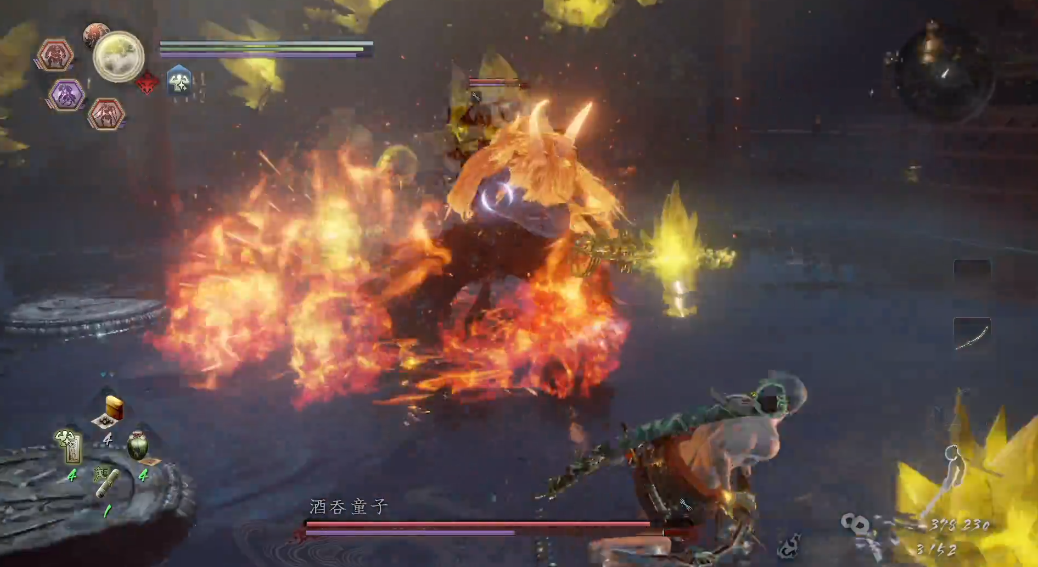
Task: Choose the scroll shortcut item
Action: click(x=106, y=484)
